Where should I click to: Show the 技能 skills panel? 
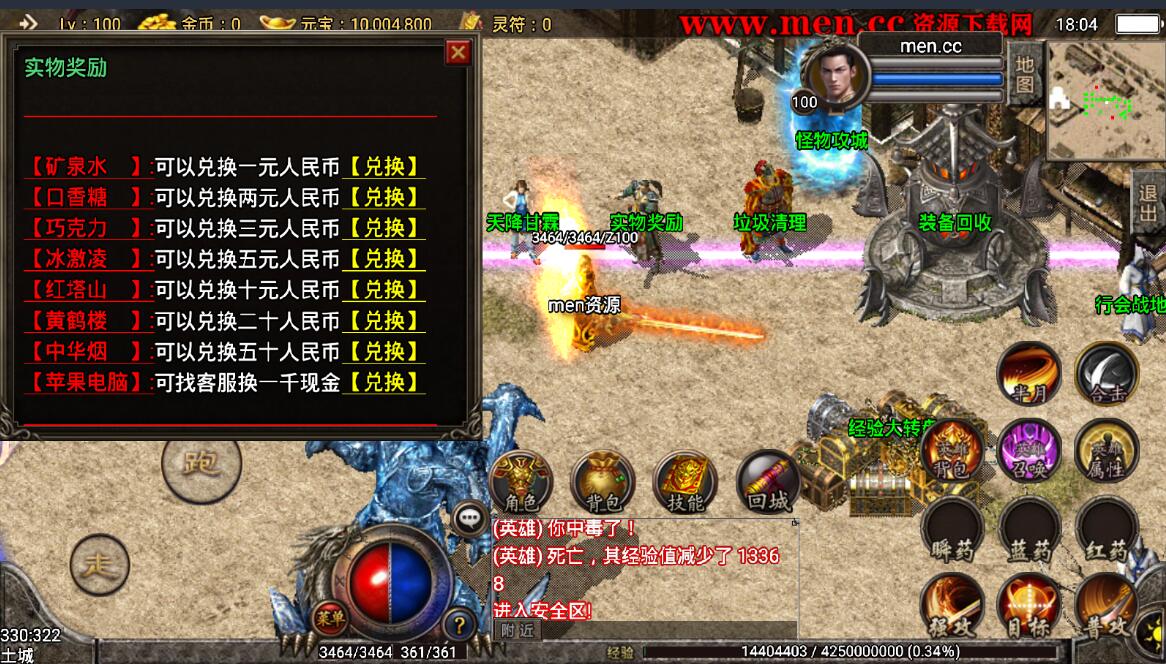tap(685, 481)
